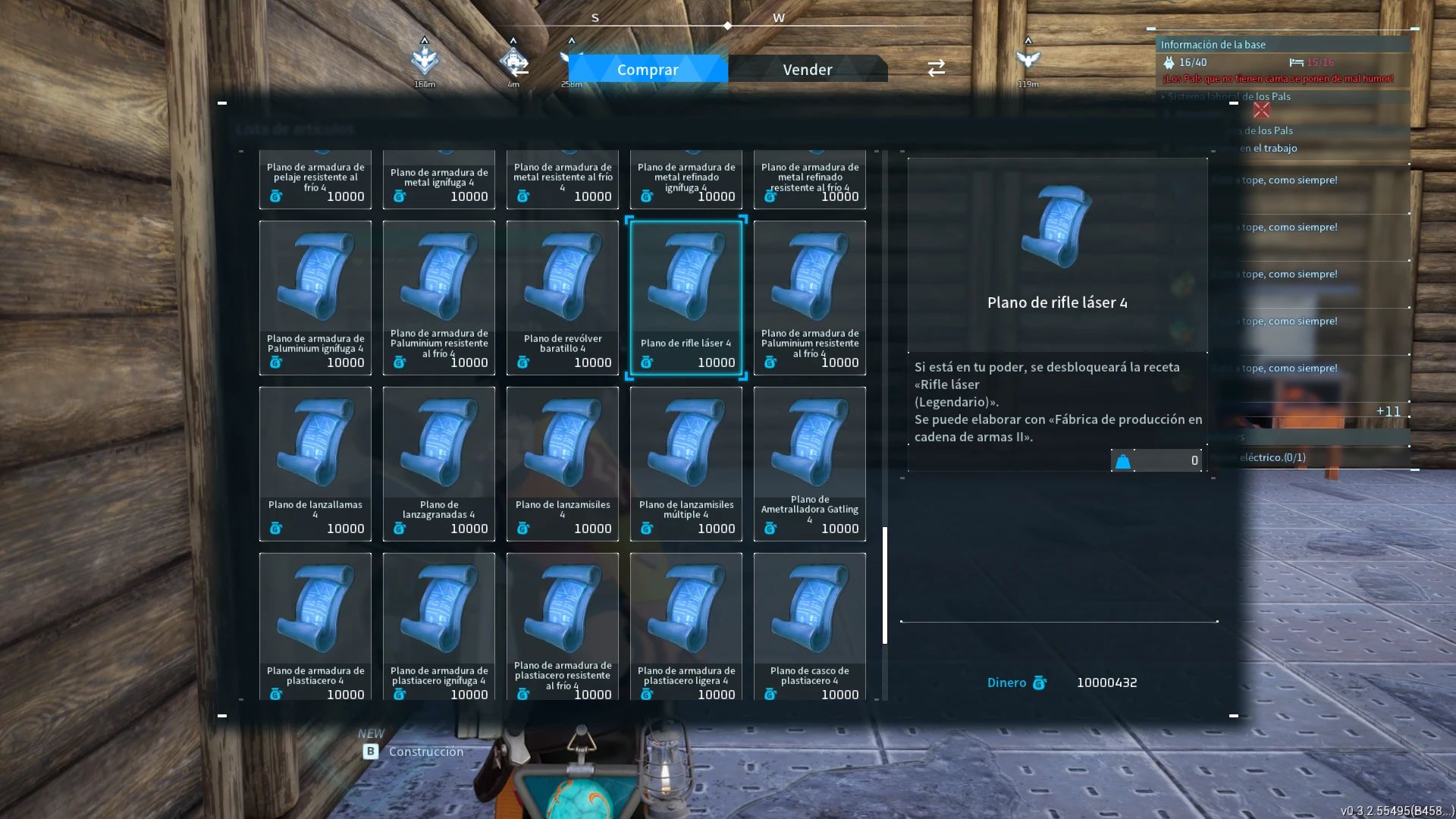Image resolution: width=1456 pixels, height=819 pixels.
Task: Choose Plano de armadura de metal ignífuga 4
Action: [x=439, y=180]
